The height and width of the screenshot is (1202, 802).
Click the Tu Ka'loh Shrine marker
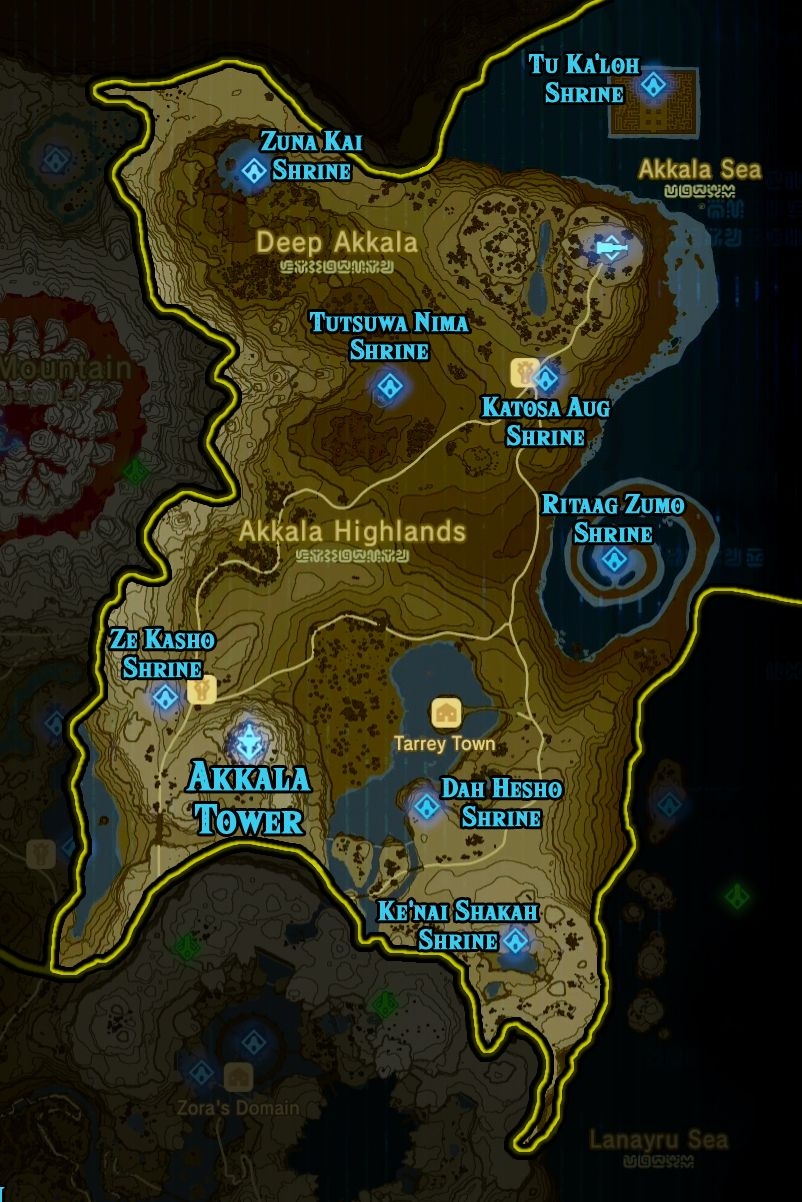click(653, 85)
